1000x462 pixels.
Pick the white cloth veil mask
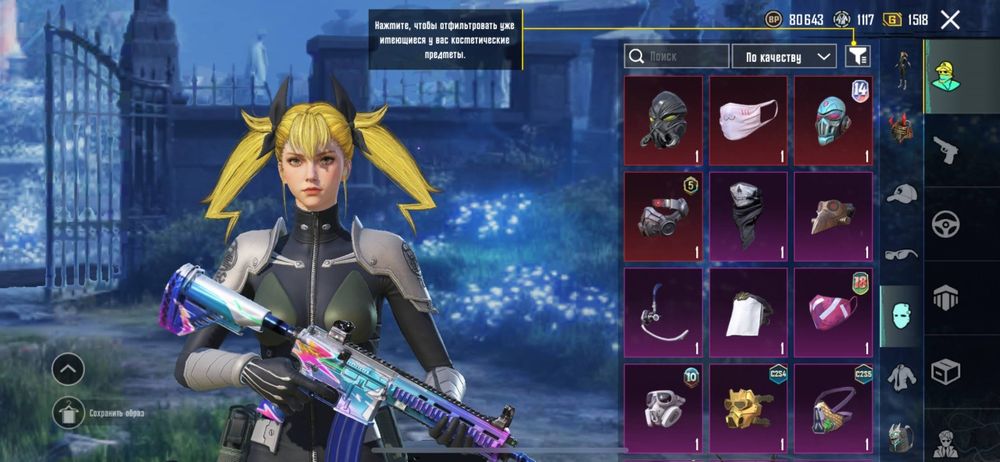(748, 312)
